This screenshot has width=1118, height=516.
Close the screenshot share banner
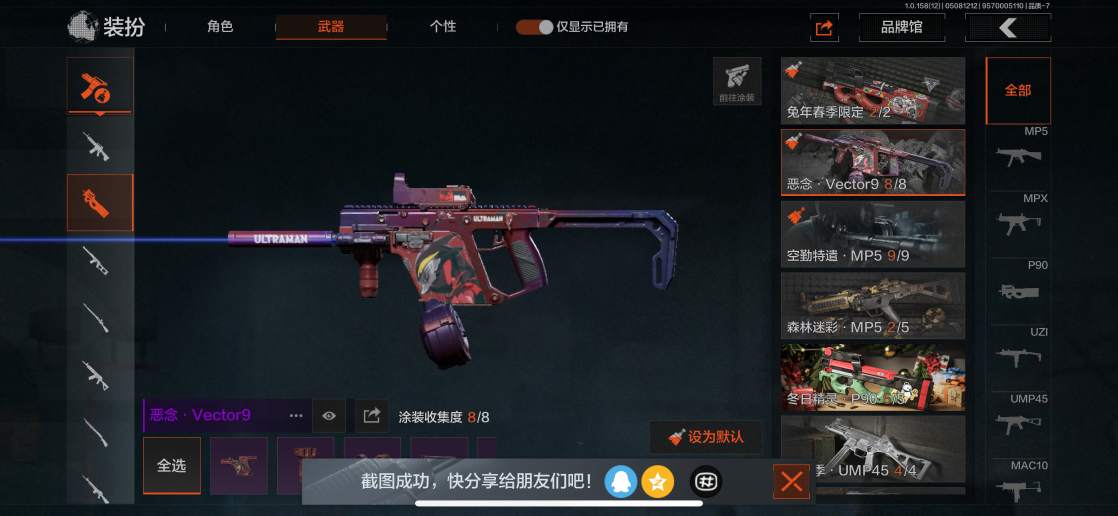[x=791, y=483]
